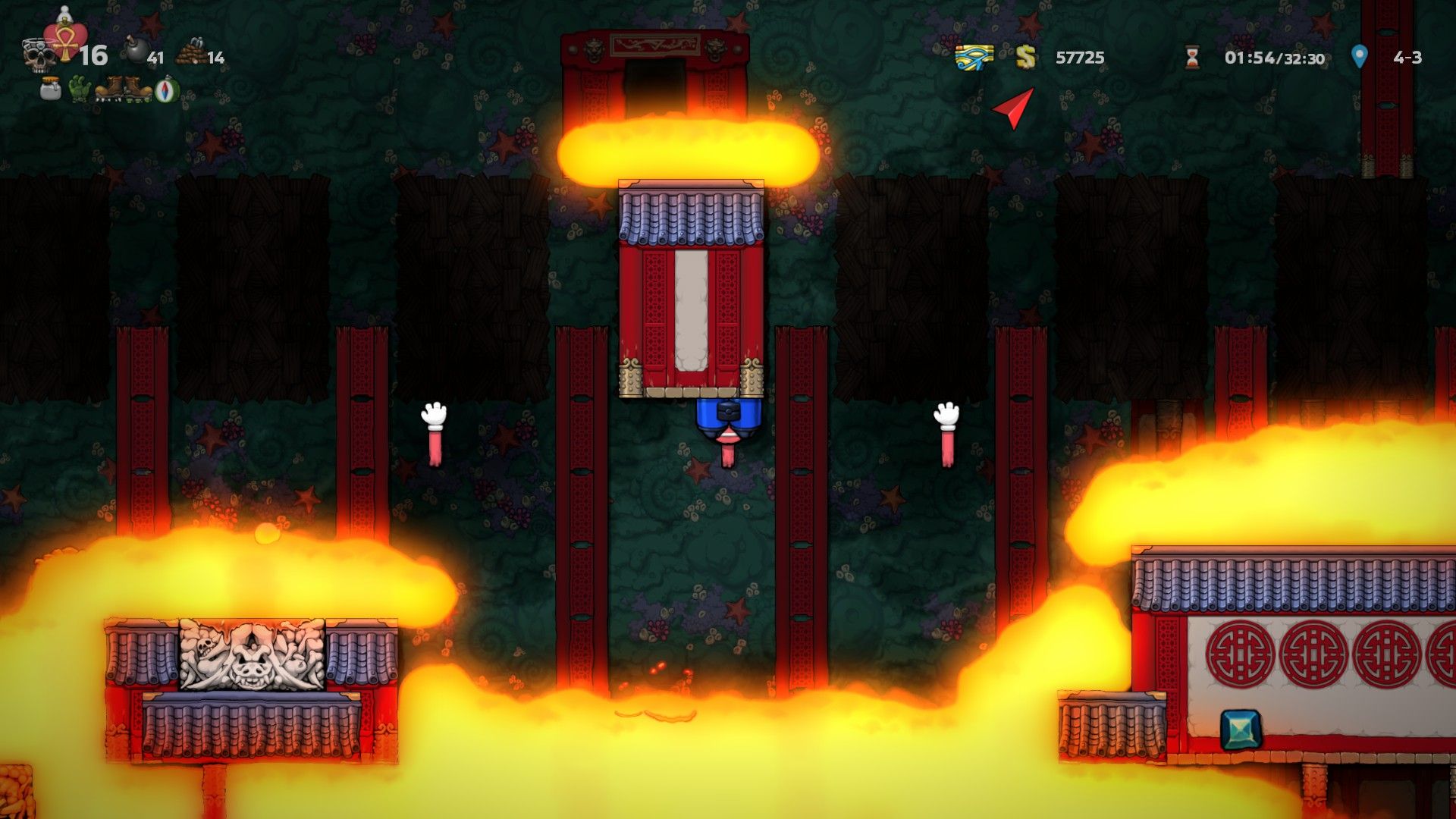Select the spring shoes icon
This screenshot has width=1456, height=819.
click(x=137, y=89)
